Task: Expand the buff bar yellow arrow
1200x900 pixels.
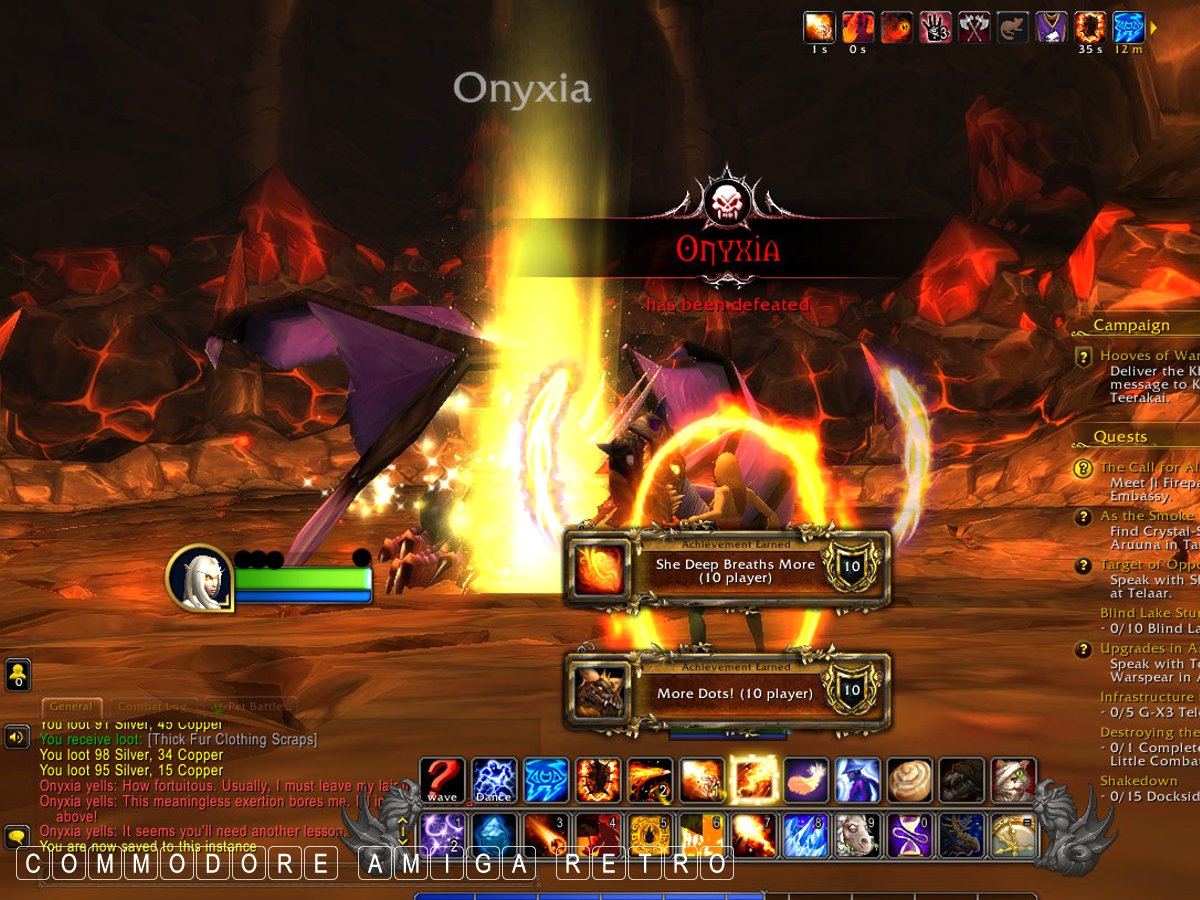Action: point(1153,28)
